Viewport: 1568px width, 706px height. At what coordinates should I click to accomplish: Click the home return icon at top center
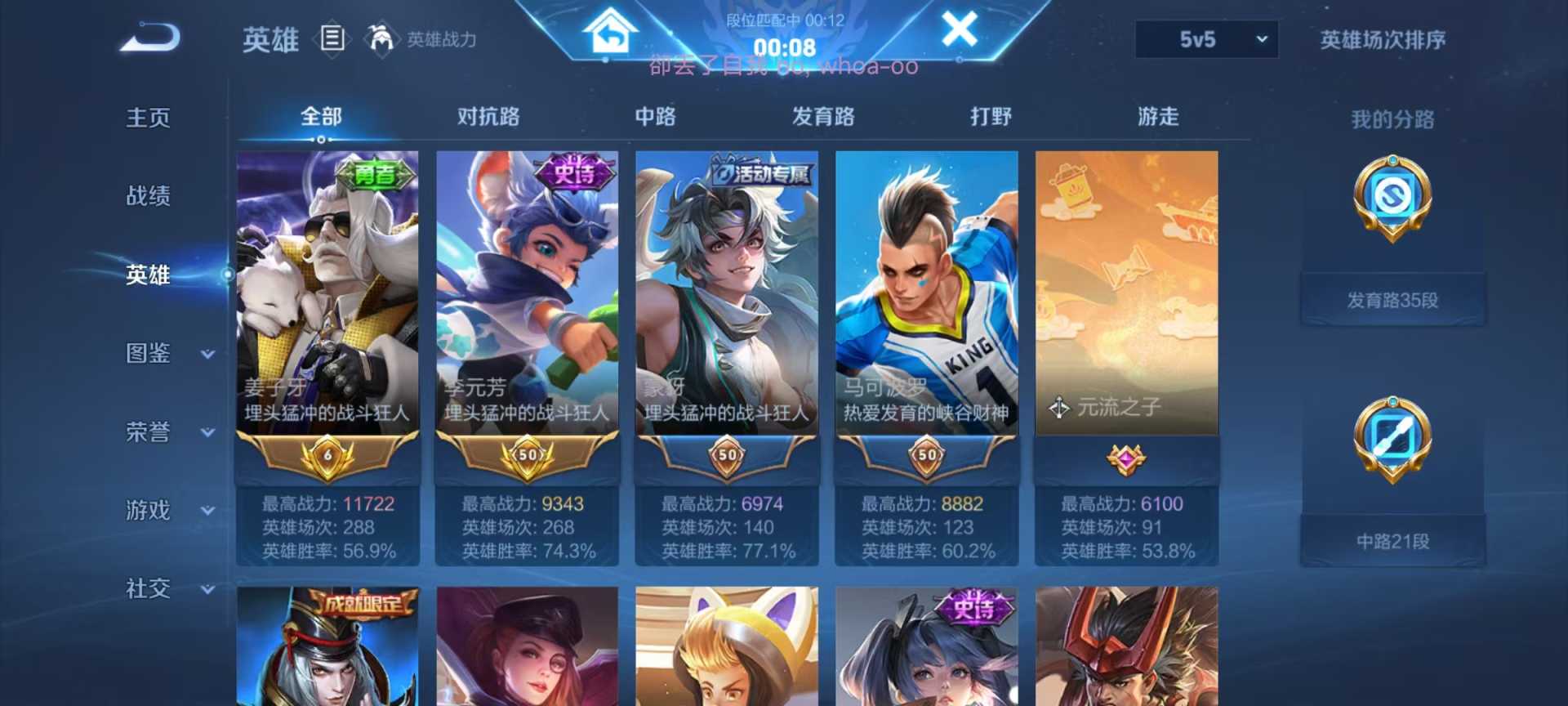[608, 31]
